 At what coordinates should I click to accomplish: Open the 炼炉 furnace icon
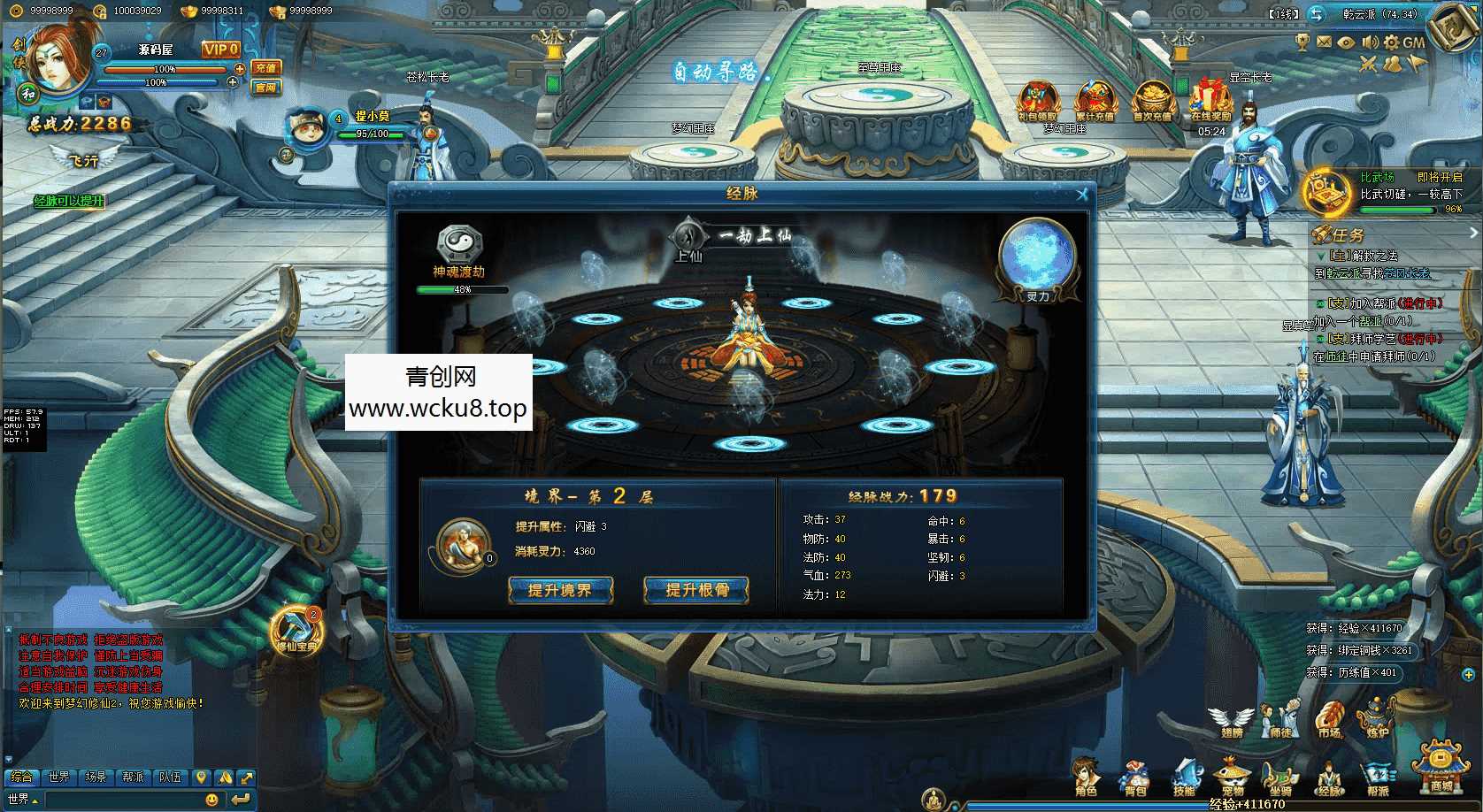[x=1375, y=719]
